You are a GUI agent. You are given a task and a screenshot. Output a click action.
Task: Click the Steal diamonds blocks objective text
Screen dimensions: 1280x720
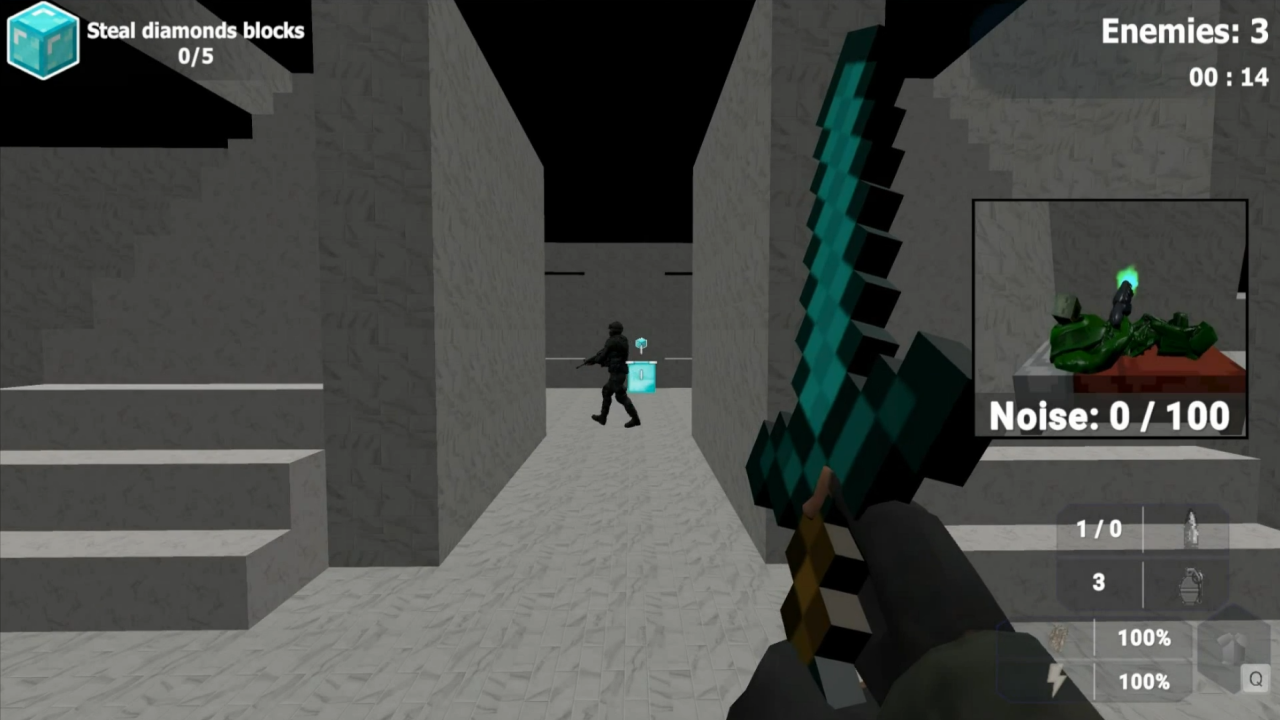tap(195, 31)
